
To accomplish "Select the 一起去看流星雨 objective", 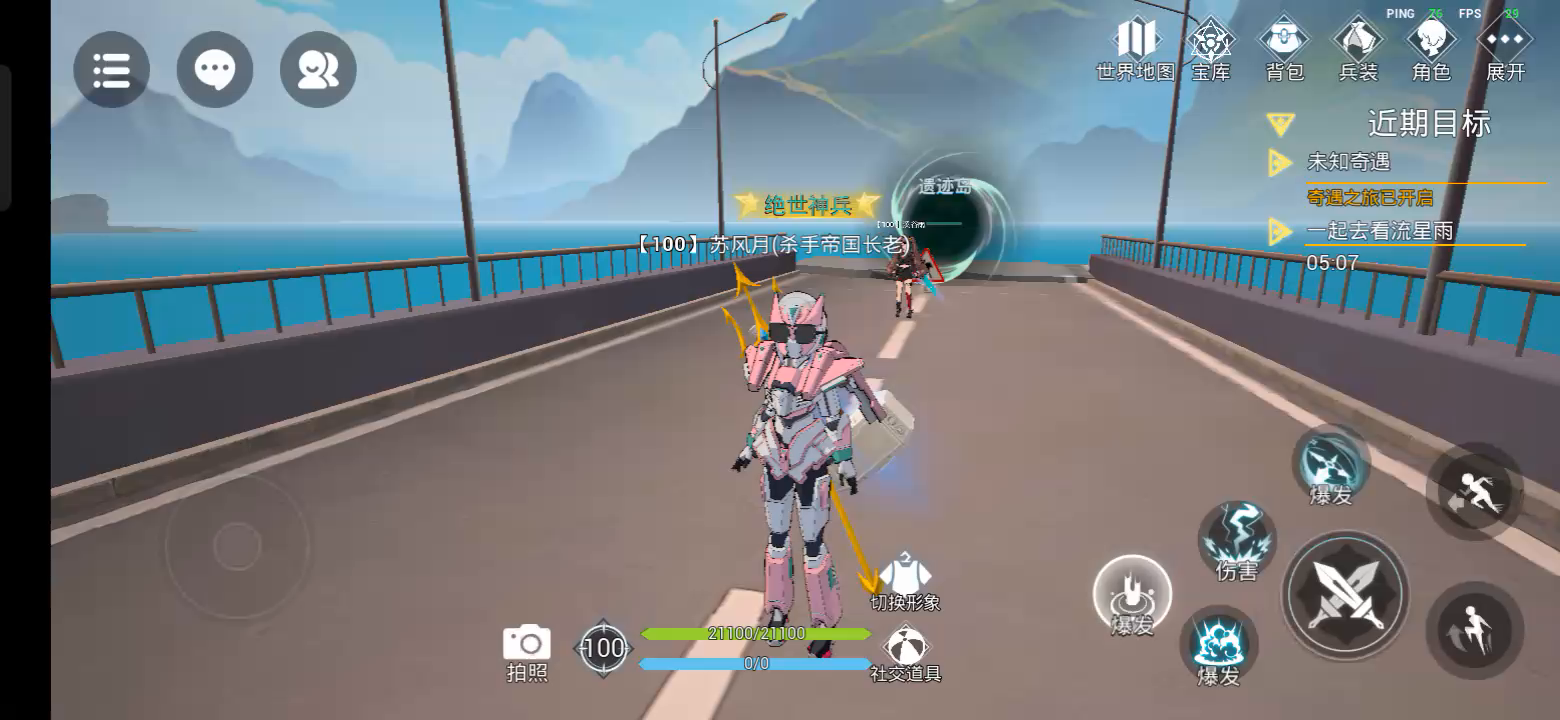I will click(1379, 231).
